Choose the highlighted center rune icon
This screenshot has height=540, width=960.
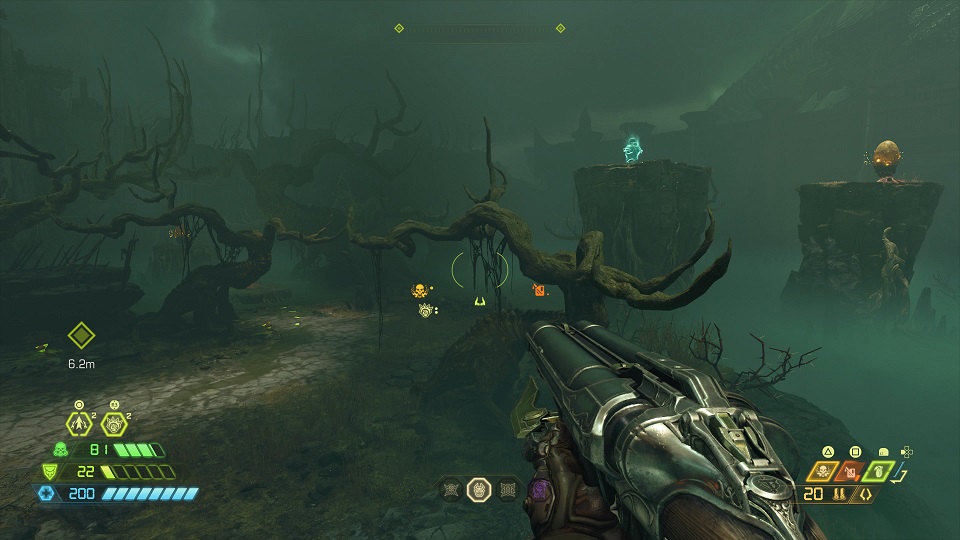(480, 489)
